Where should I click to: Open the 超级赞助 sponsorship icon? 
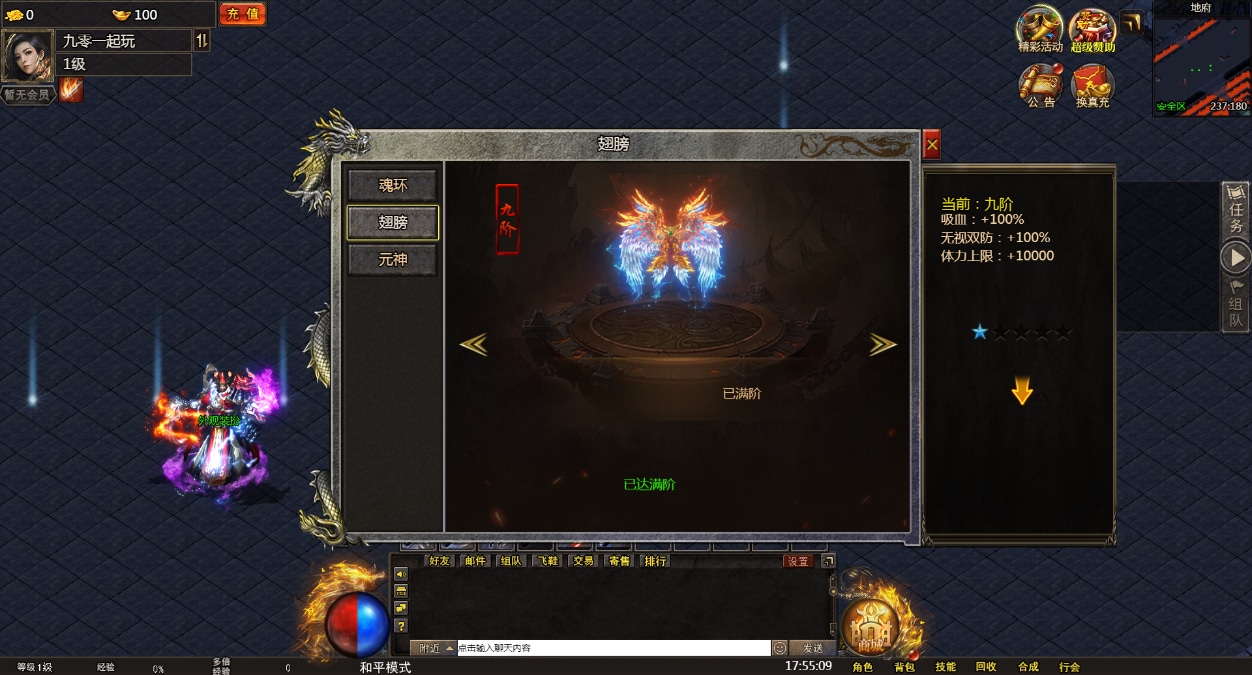click(1092, 29)
